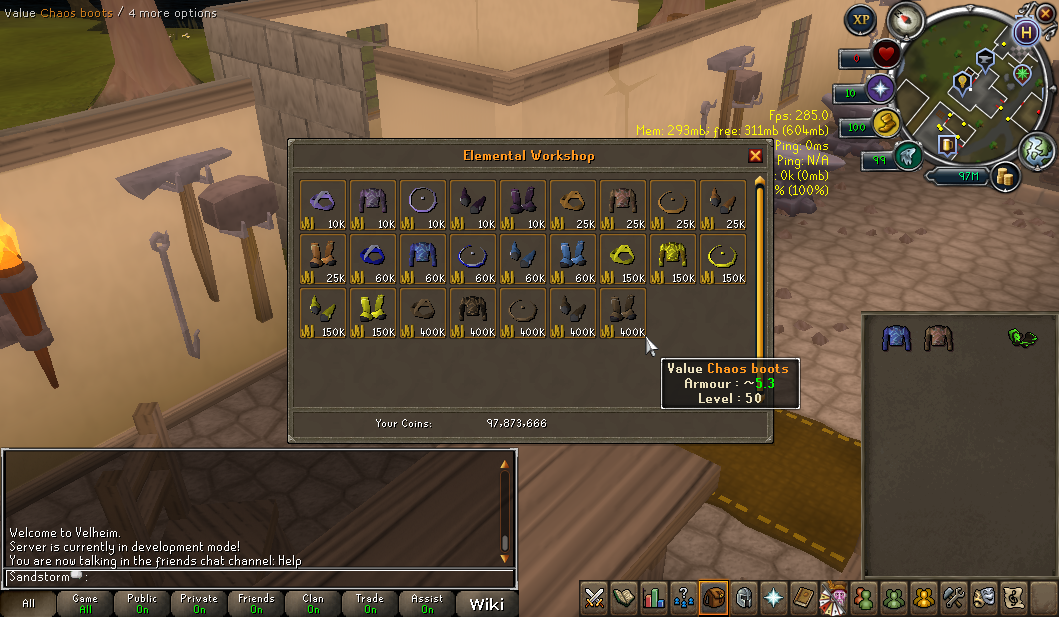Viewport: 1059px width, 617px height.
Task: Toggle the XP counter orb
Action: [x=860, y=19]
